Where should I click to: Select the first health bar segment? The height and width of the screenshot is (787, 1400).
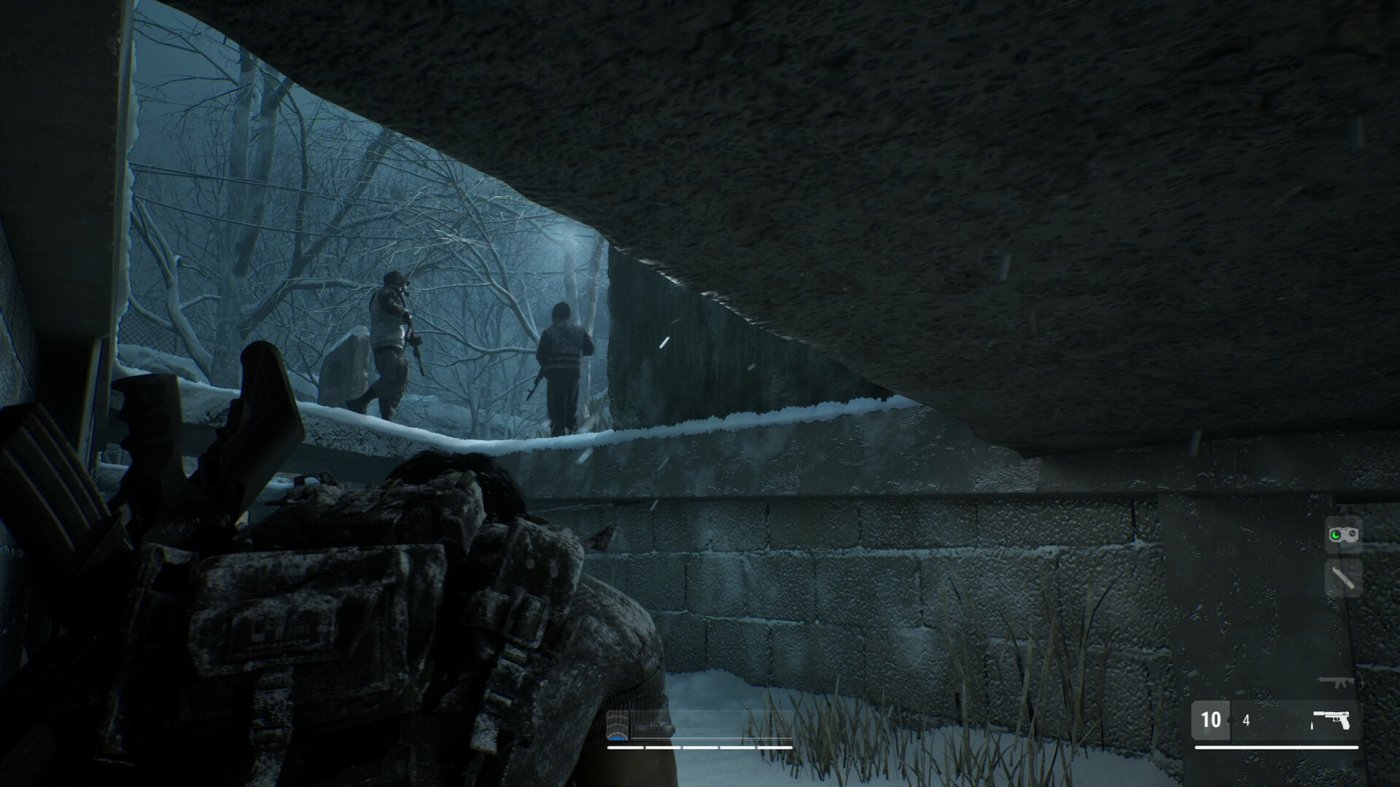(625, 748)
